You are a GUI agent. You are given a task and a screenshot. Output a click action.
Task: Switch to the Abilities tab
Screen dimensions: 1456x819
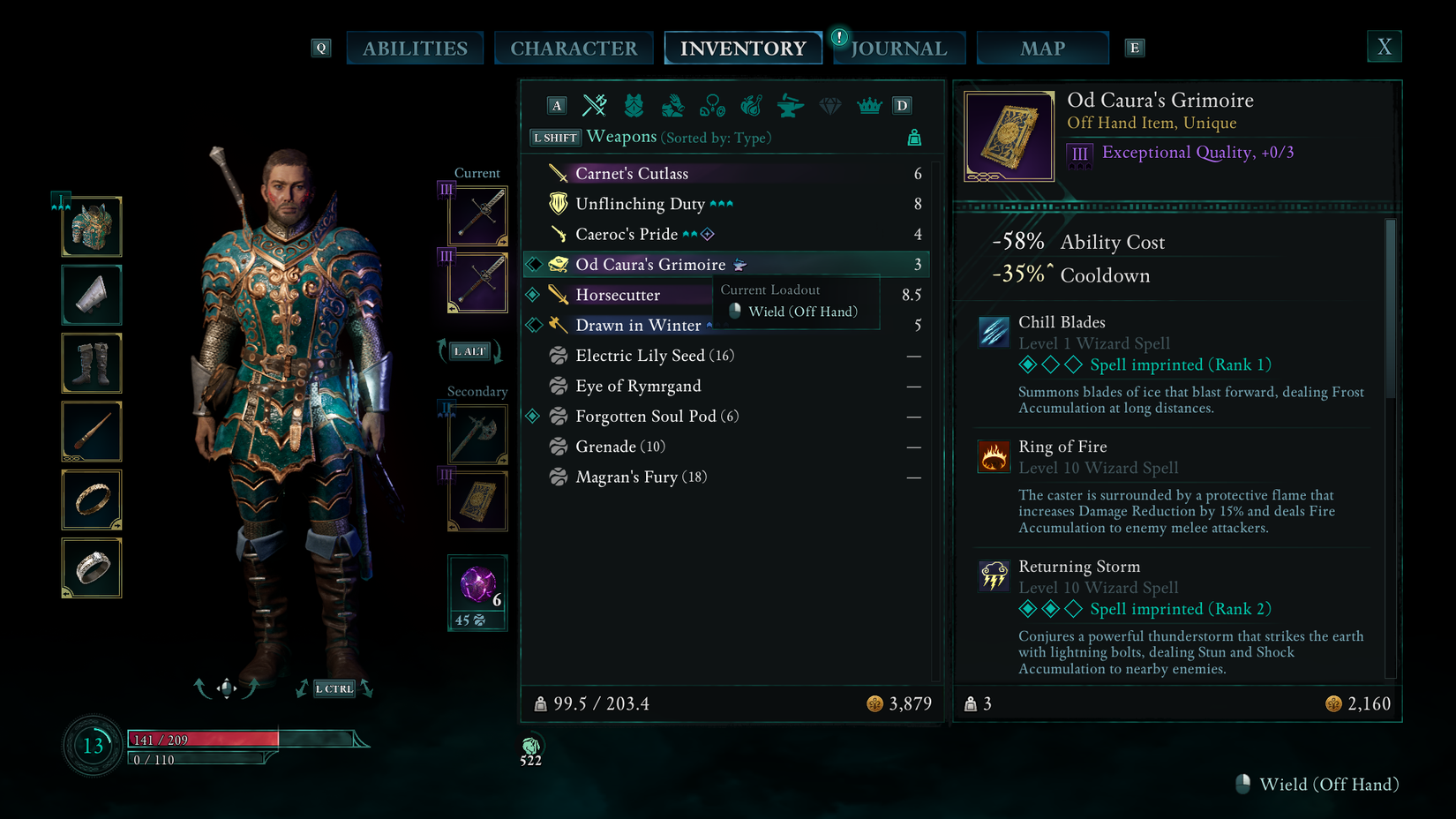pos(415,49)
